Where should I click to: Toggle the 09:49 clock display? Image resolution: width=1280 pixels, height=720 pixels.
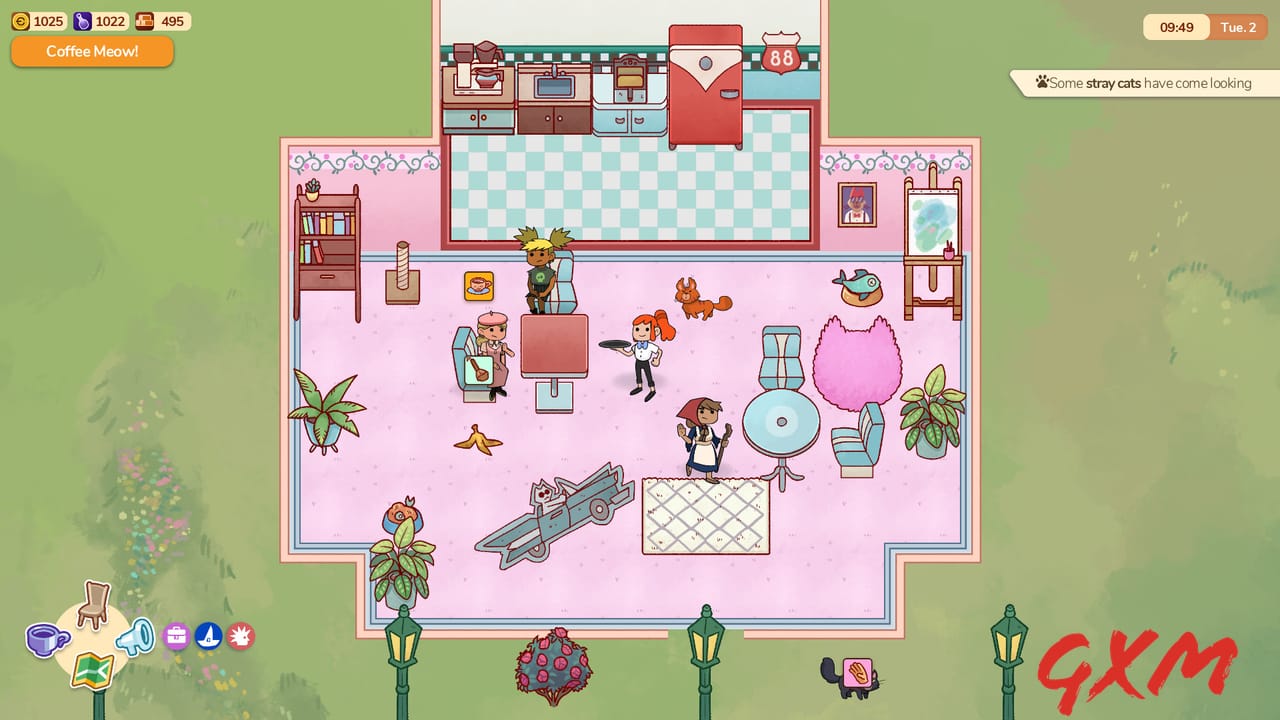pyautogui.click(x=1176, y=27)
